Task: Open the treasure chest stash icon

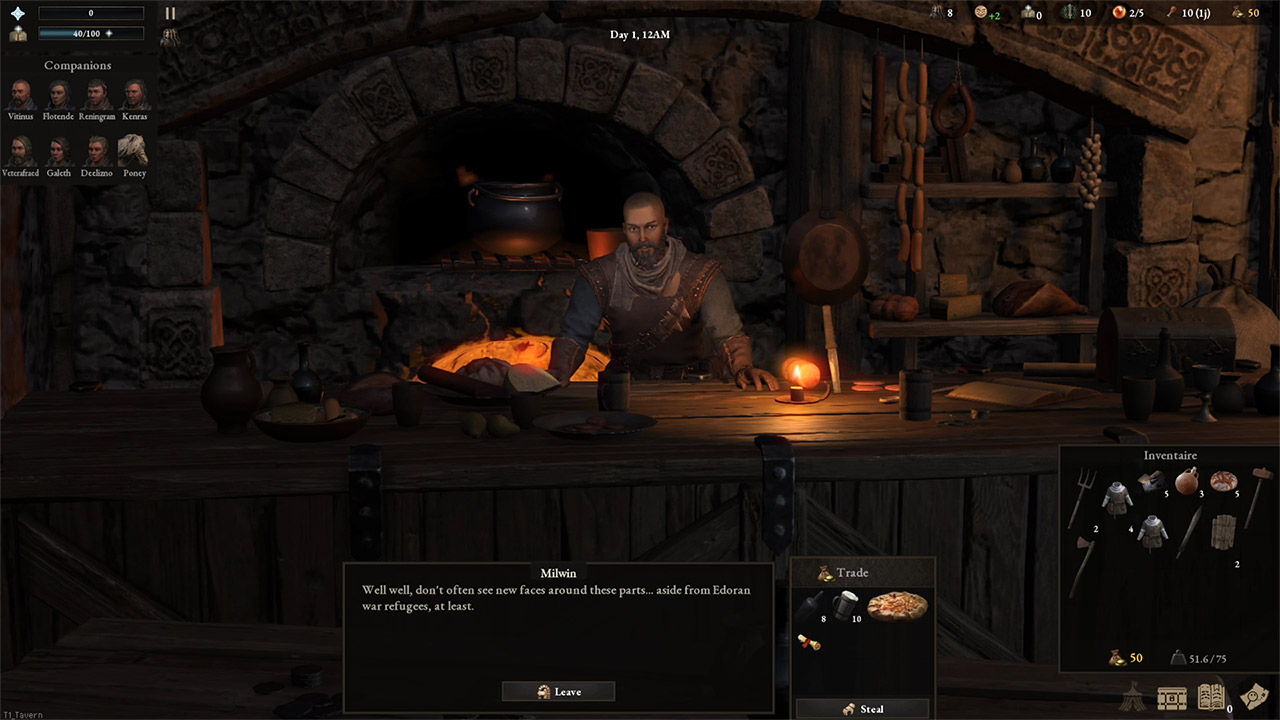Action: pyautogui.click(x=1172, y=697)
